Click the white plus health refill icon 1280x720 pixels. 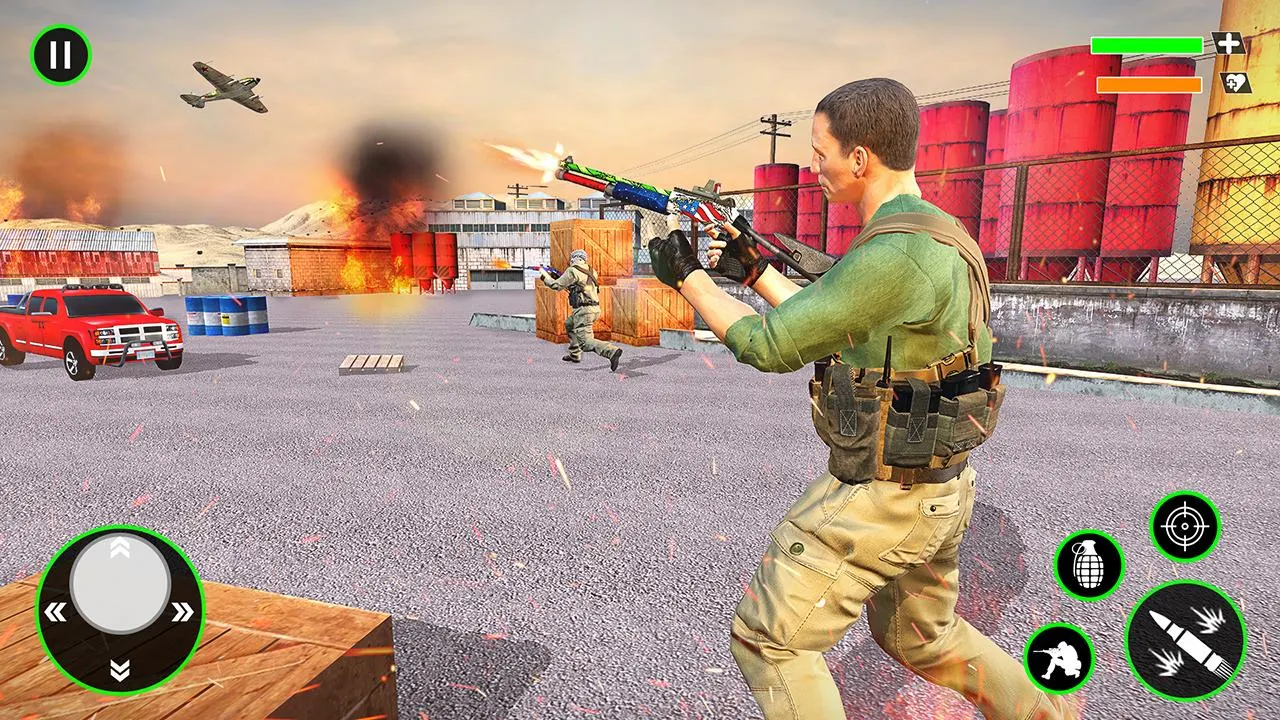[x=1229, y=44]
